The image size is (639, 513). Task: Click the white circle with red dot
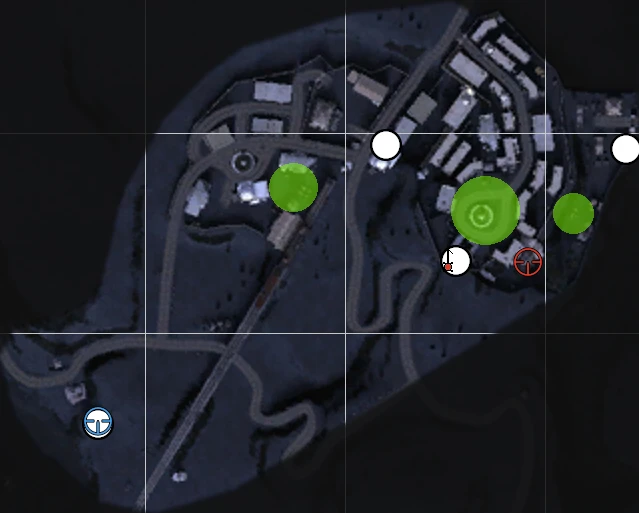(456, 261)
